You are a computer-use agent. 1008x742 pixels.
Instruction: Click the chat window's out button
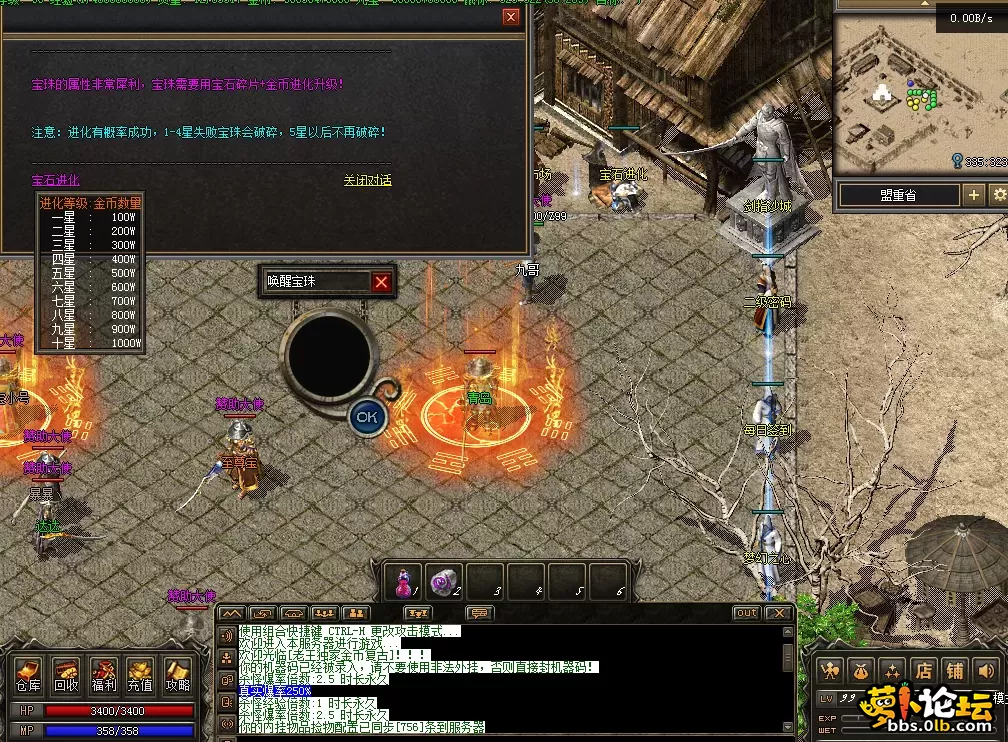point(746,613)
